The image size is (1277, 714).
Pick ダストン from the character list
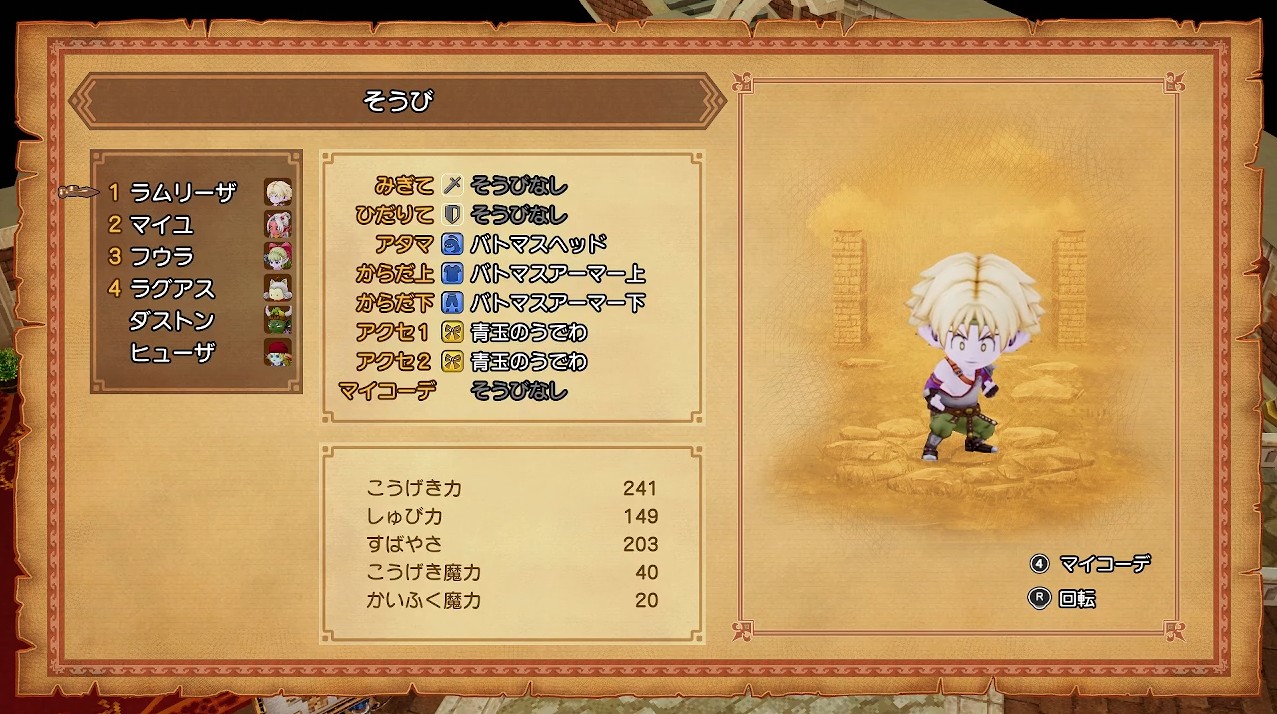pos(172,320)
